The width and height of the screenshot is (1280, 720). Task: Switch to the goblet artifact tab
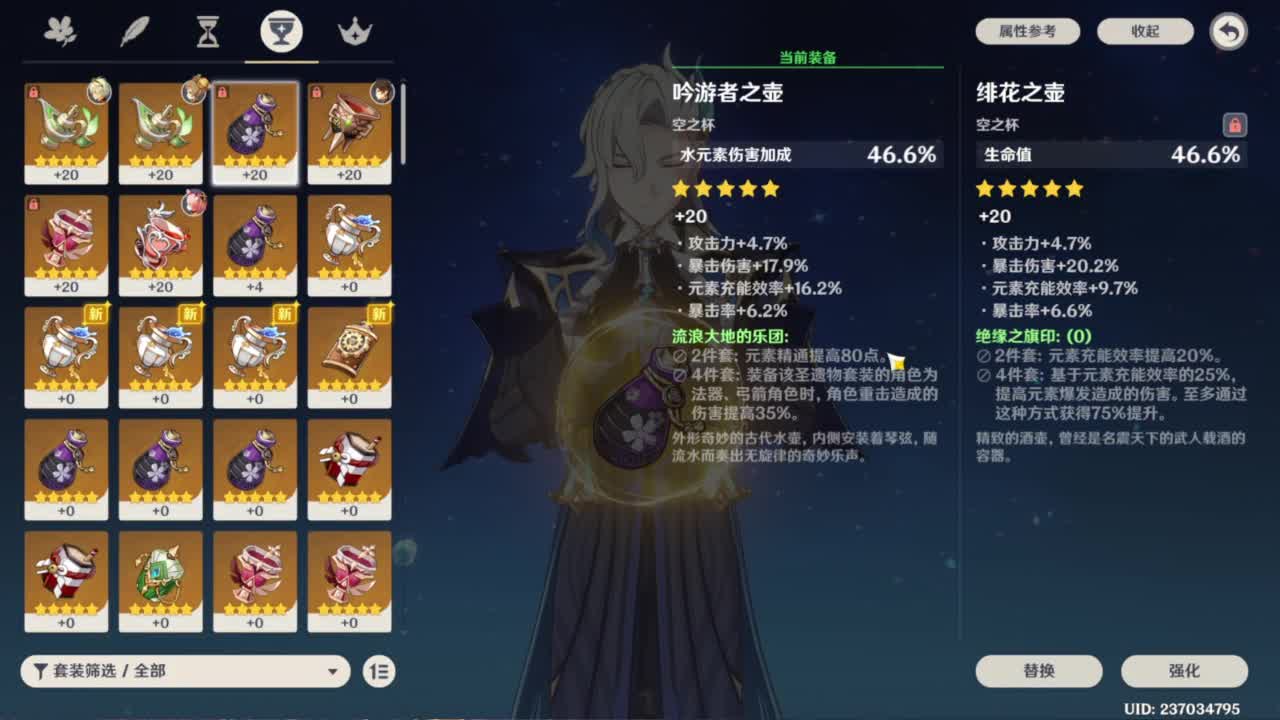(x=281, y=31)
